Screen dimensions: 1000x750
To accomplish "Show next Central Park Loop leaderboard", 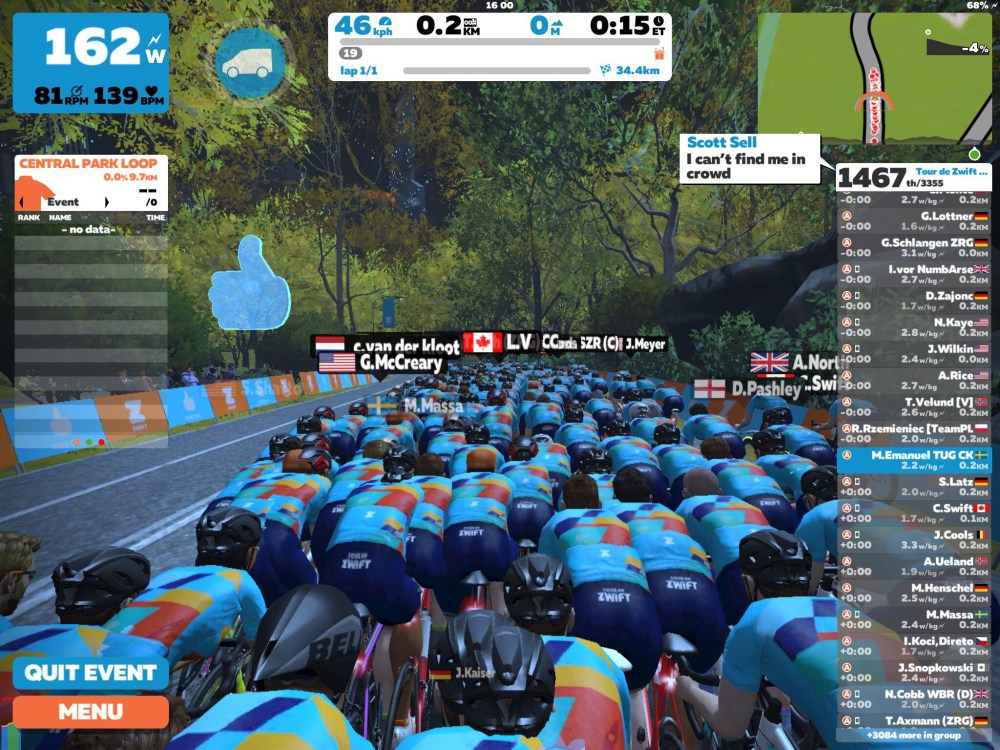I will pos(107,202).
